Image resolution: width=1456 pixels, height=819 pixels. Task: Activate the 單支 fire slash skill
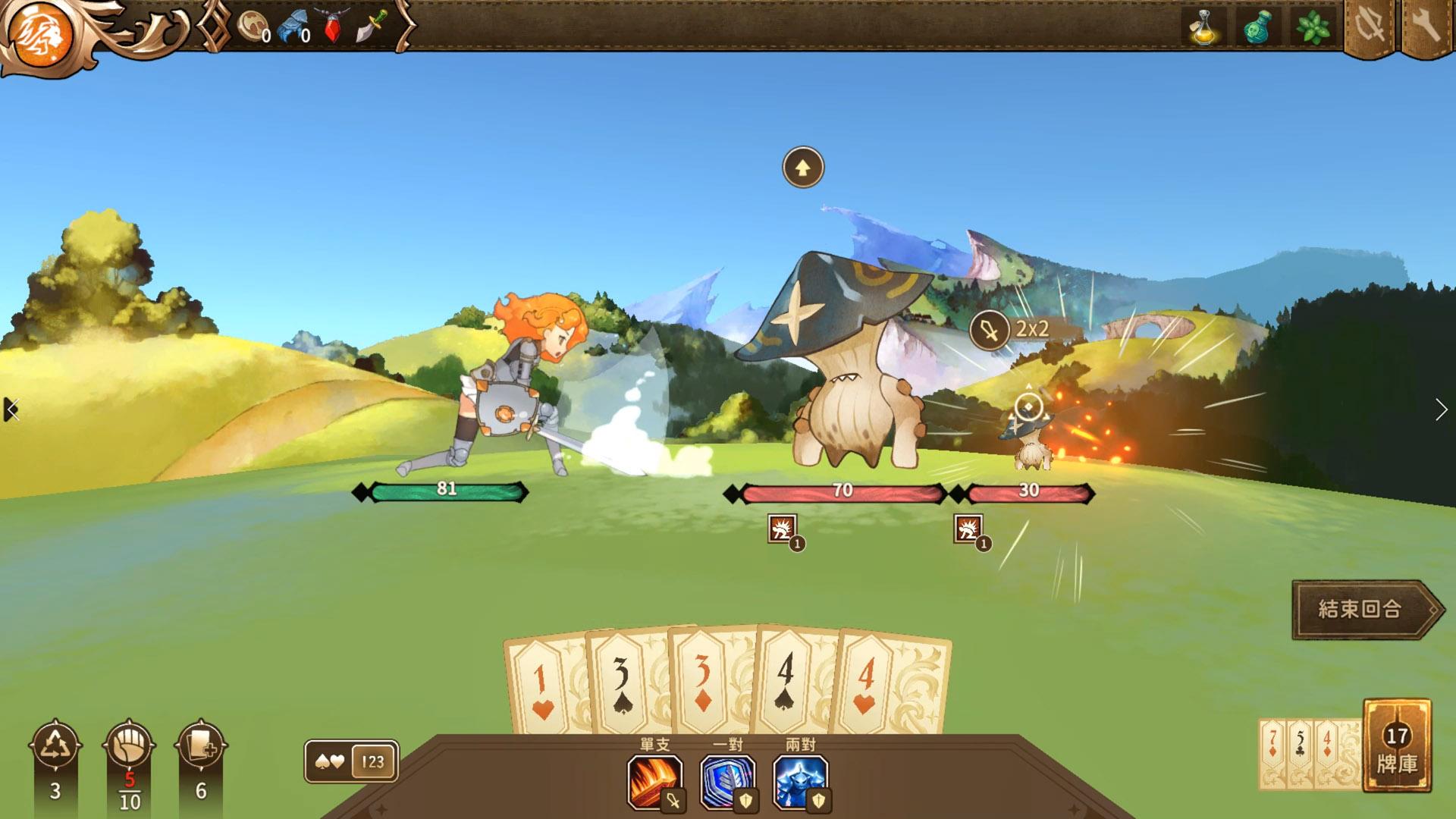pos(654,781)
